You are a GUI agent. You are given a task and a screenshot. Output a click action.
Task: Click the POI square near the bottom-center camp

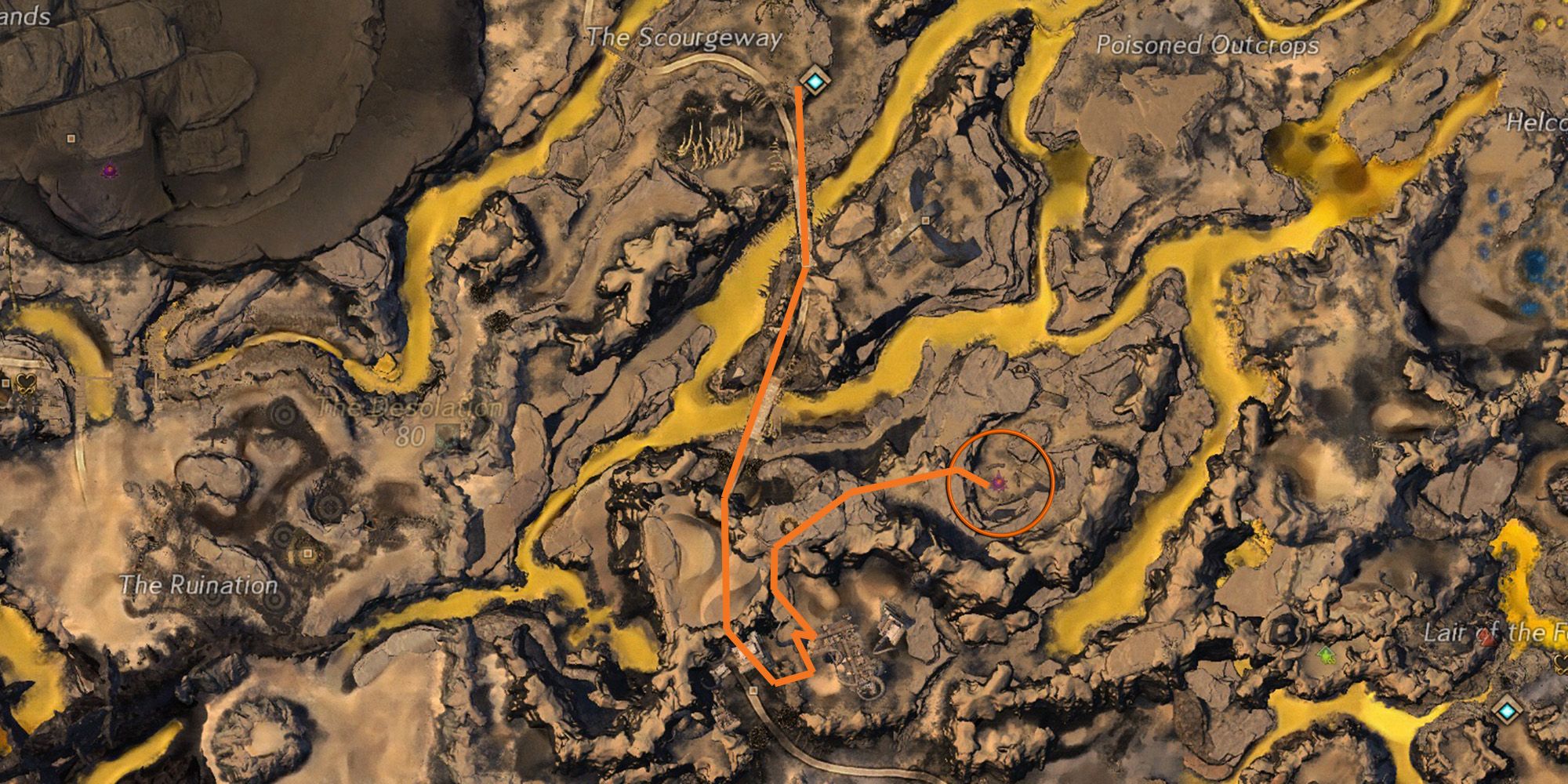(753, 691)
